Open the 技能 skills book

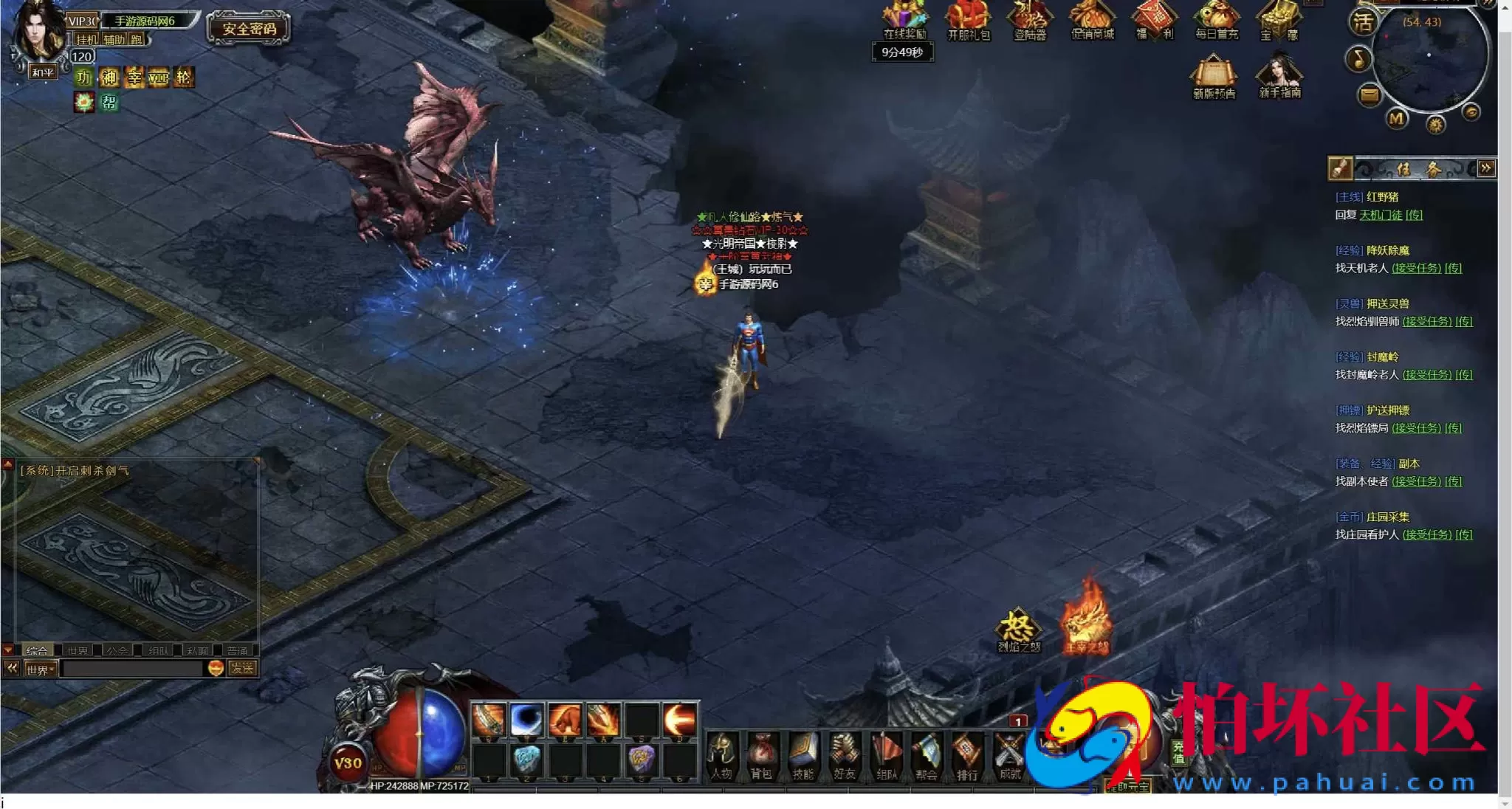click(803, 755)
